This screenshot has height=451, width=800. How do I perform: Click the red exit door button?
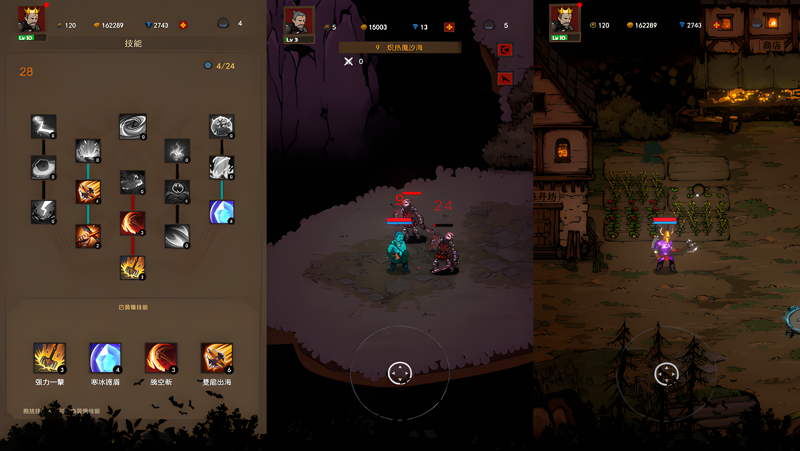pos(505,50)
